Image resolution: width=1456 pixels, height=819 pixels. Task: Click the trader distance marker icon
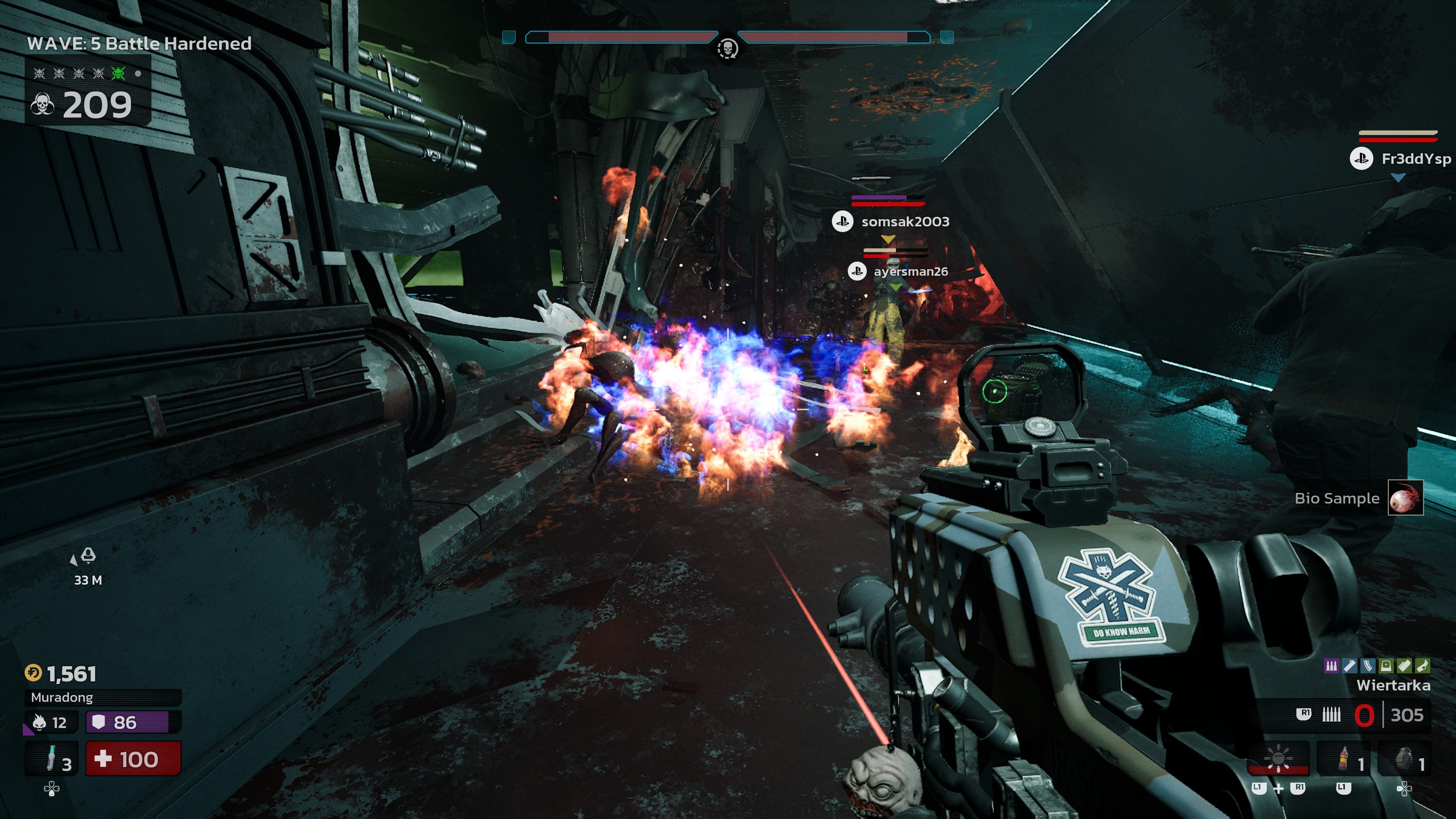[88, 556]
